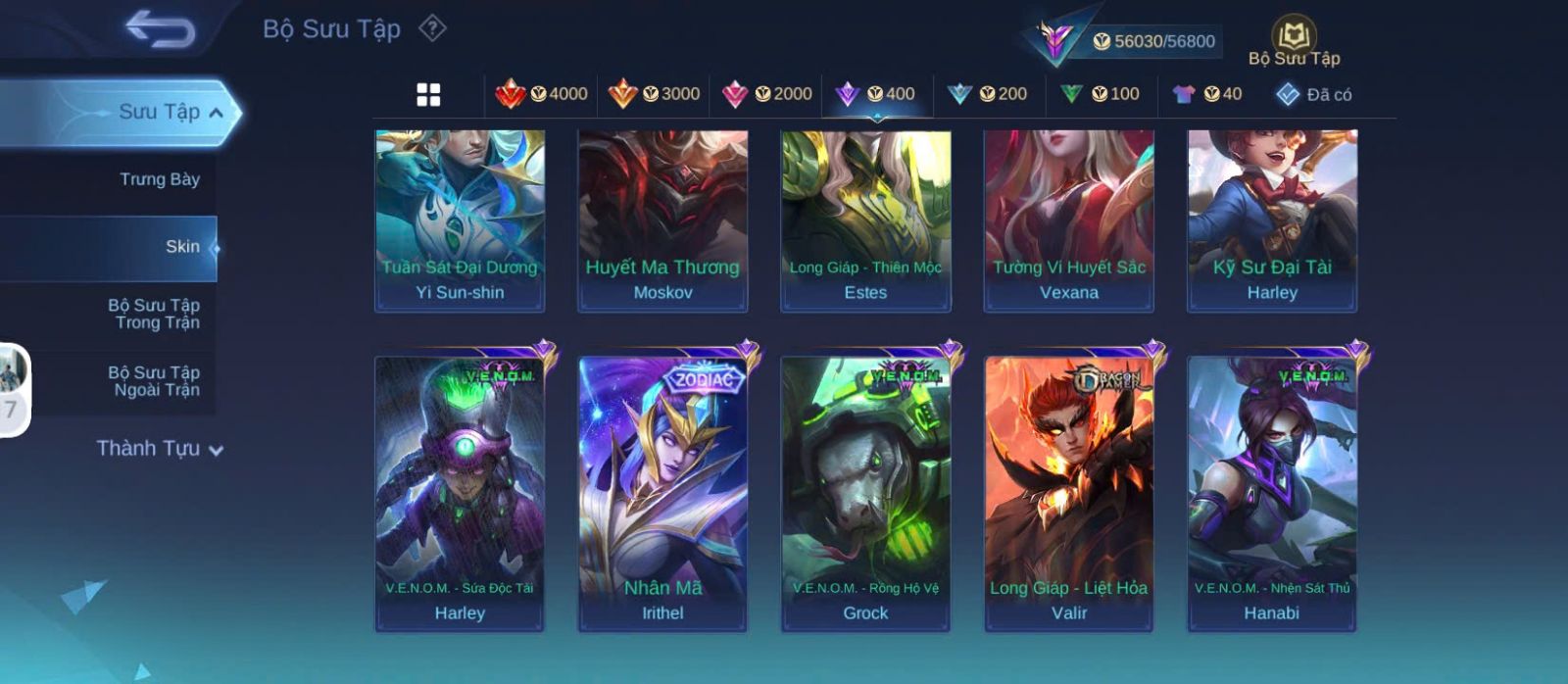Viewport: 1568px width, 684px height.
Task: Pick Grock's V.E.N.O.M. Rồng Hộ Vệ skin
Action: pyautogui.click(x=865, y=493)
